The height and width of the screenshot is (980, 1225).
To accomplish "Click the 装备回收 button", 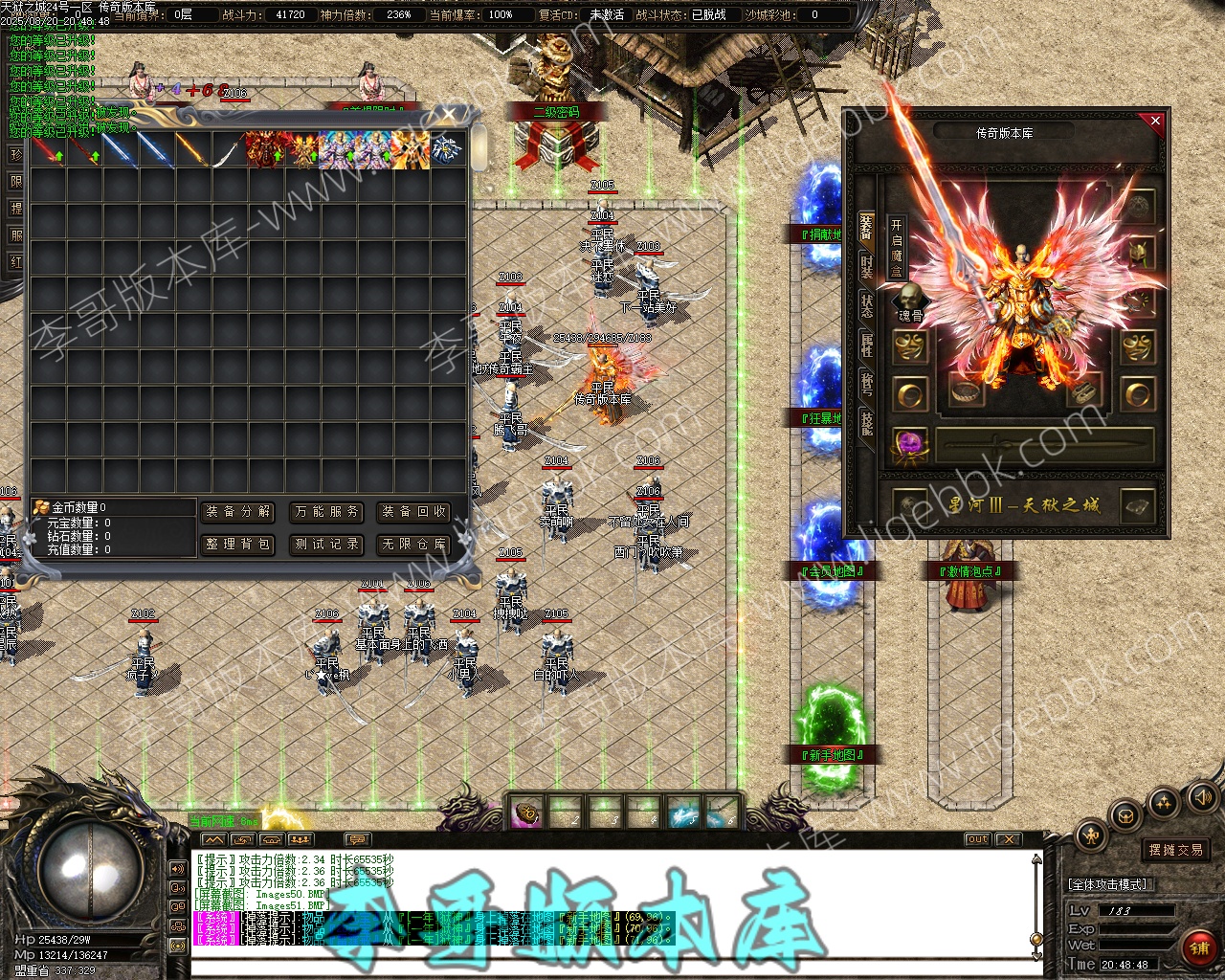I will click(414, 512).
